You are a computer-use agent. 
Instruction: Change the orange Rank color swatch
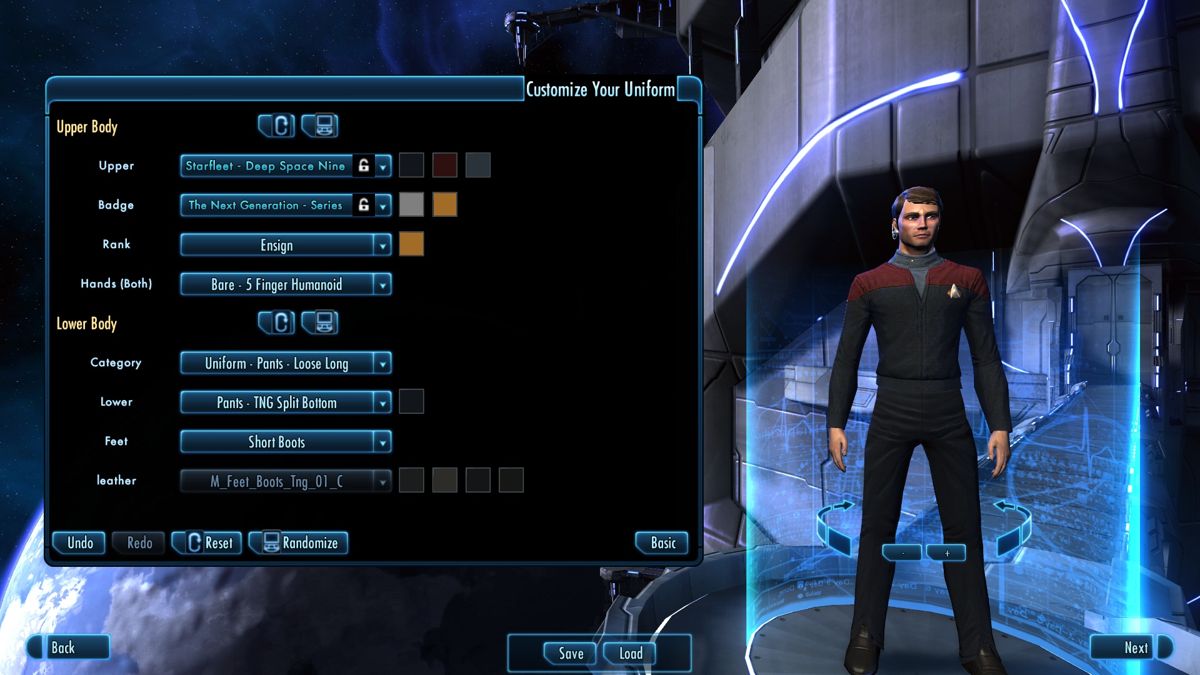click(411, 244)
